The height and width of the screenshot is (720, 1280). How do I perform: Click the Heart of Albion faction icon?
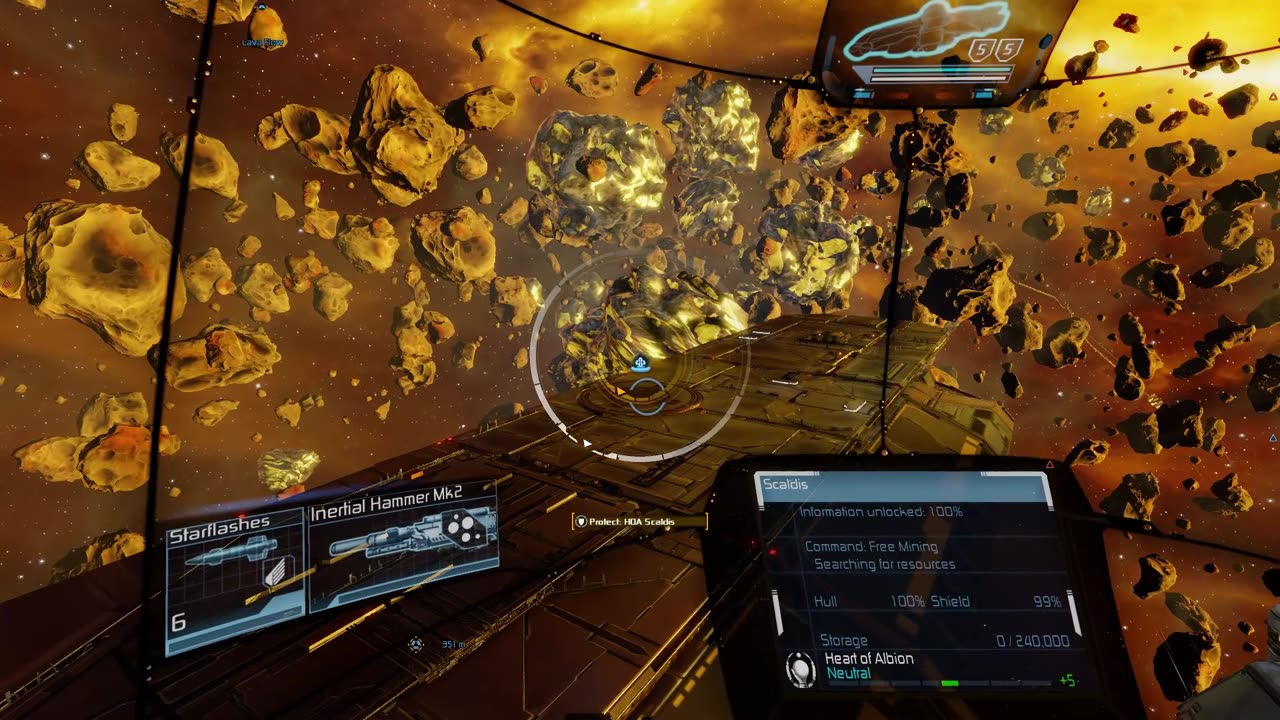[801, 669]
